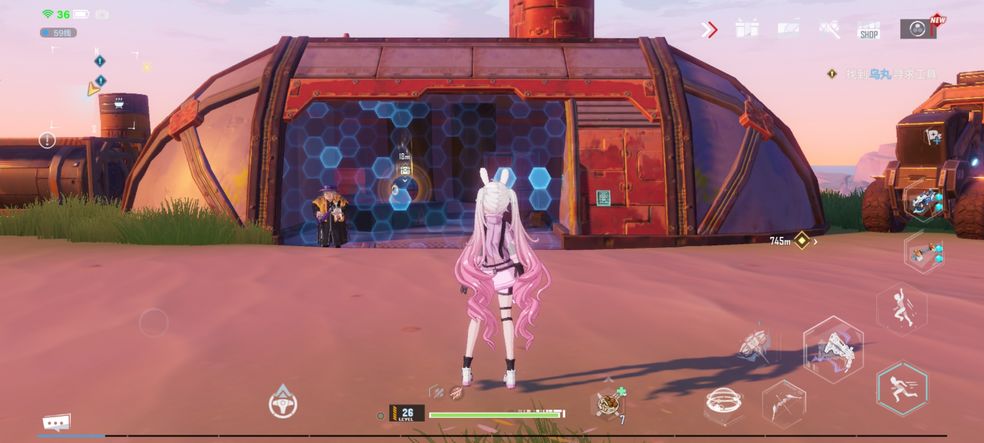The width and height of the screenshot is (984, 443).
Task: Open the camera icon marked NEW
Action: click(917, 28)
